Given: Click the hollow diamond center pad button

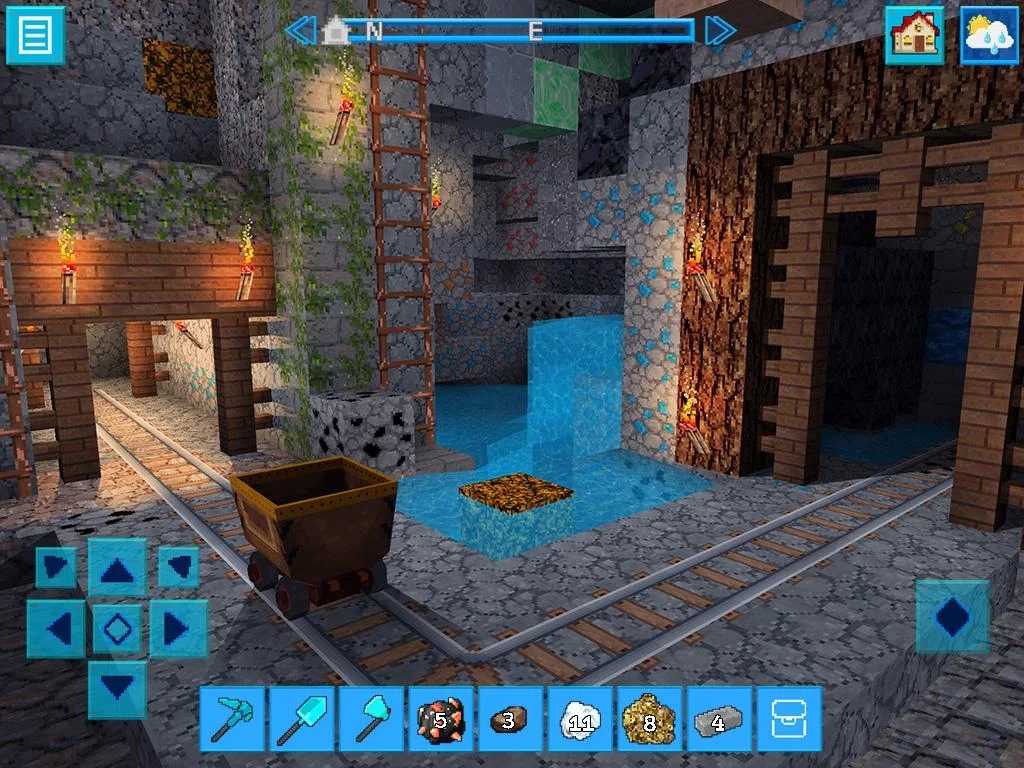Looking at the screenshot, I should [x=117, y=629].
